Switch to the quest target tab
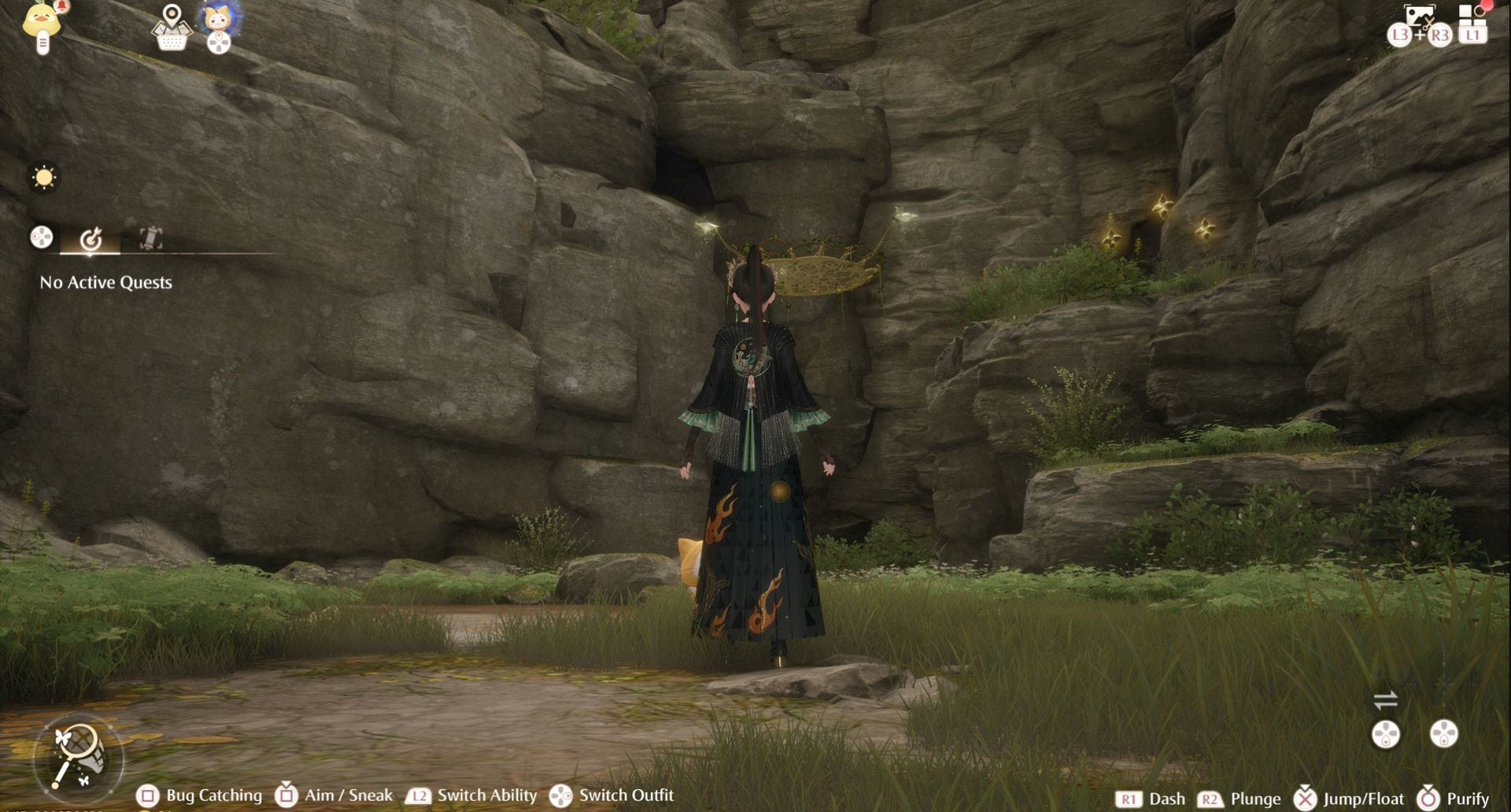Viewport: 1511px width, 812px height. [x=91, y=238]
